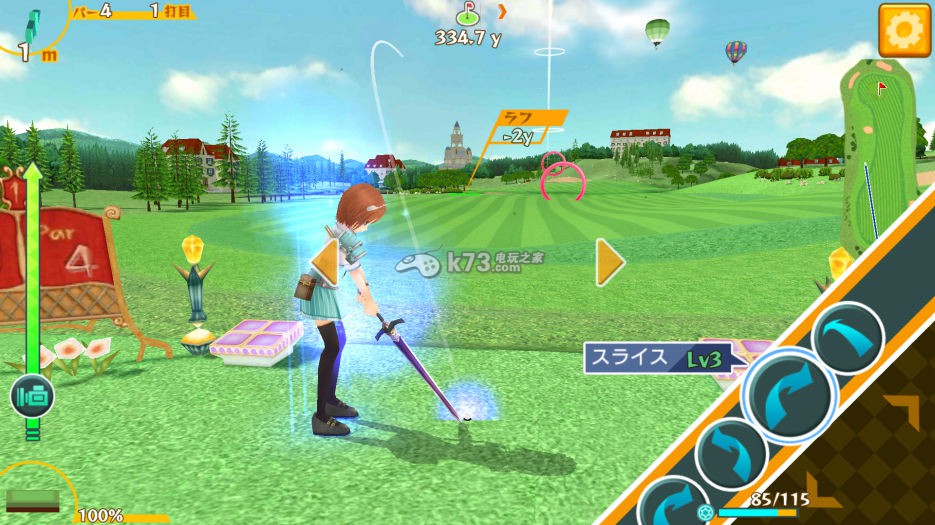Shift aim with the right yellow arrow
The image size is (935, 525).
tap(609, 263)
